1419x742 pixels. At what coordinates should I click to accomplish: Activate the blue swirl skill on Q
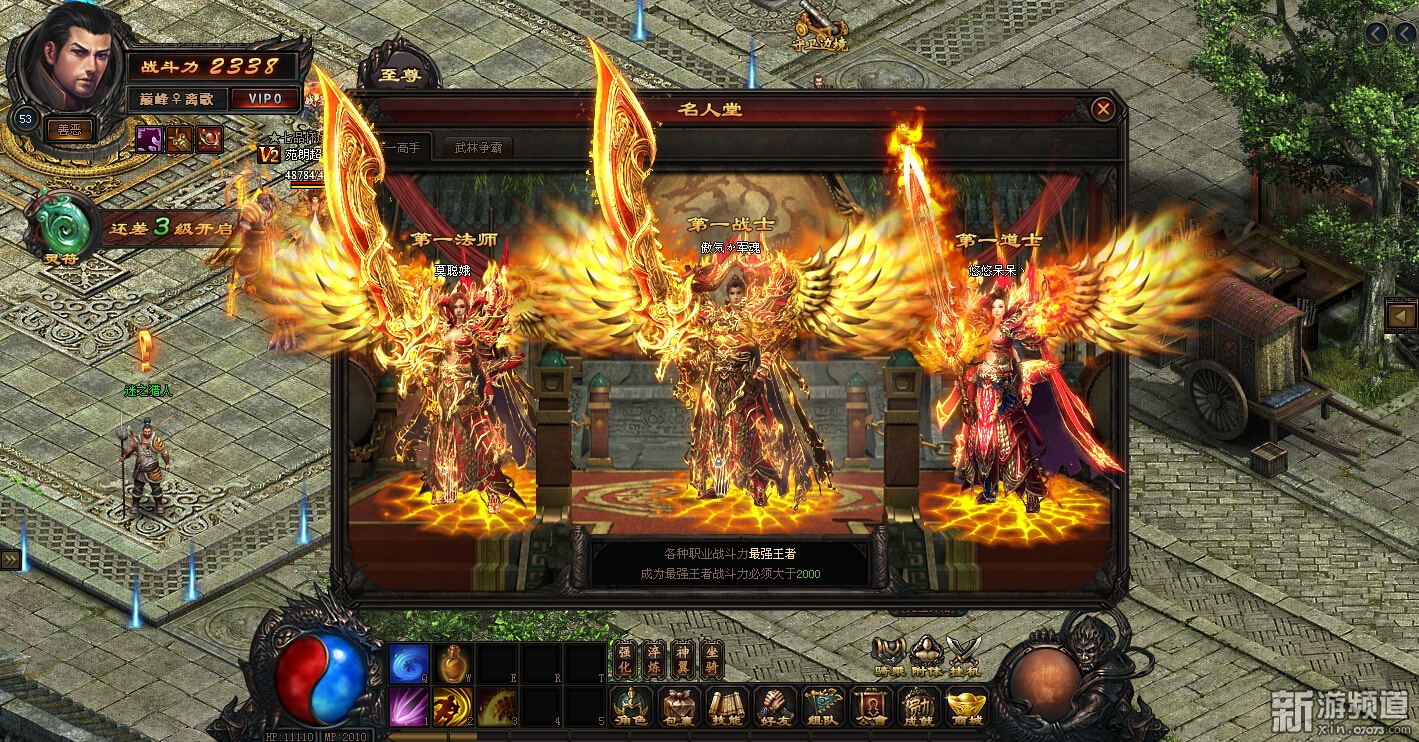408,663
